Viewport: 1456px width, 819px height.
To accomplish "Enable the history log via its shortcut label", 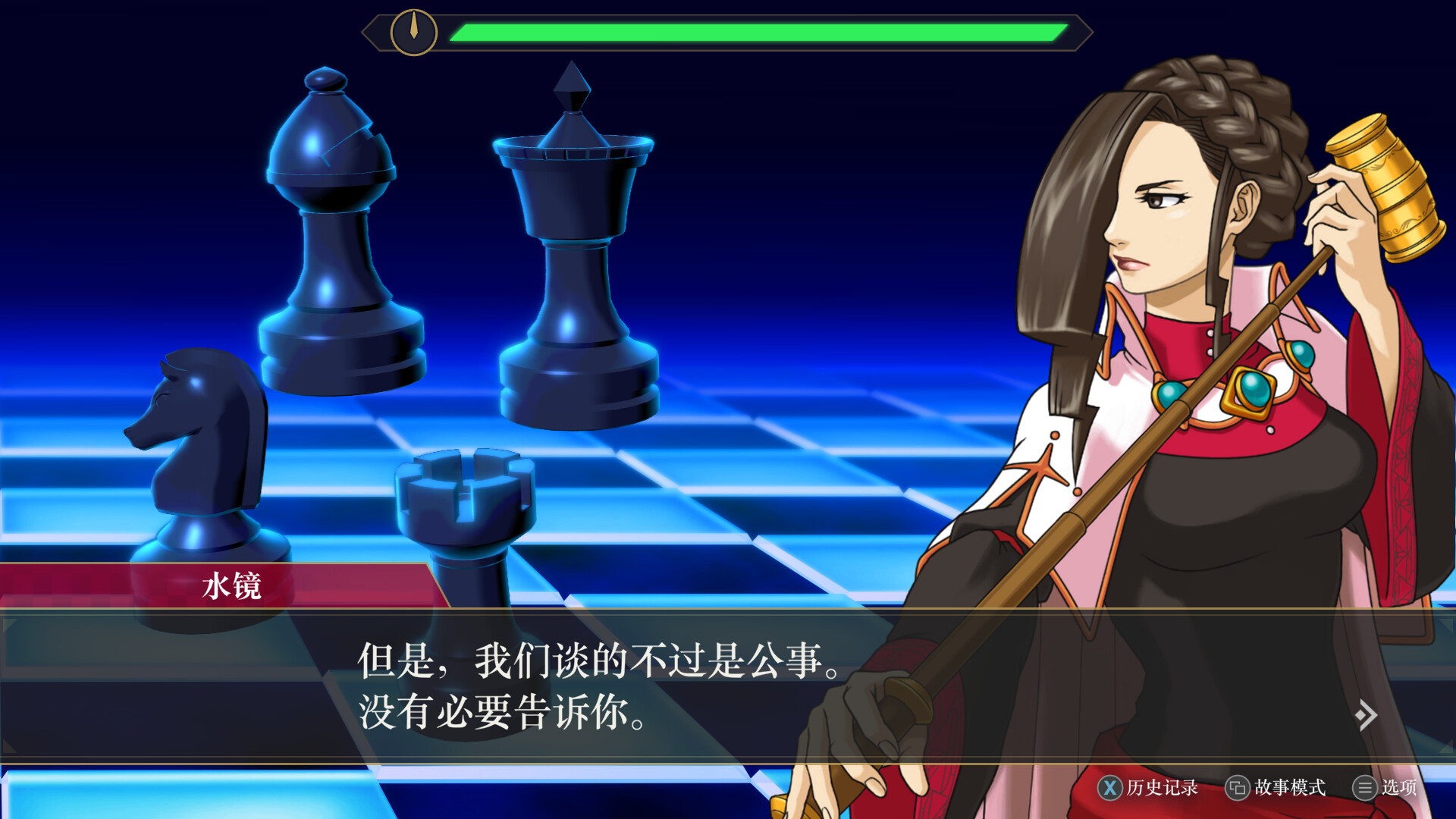I will (1159, 789).
